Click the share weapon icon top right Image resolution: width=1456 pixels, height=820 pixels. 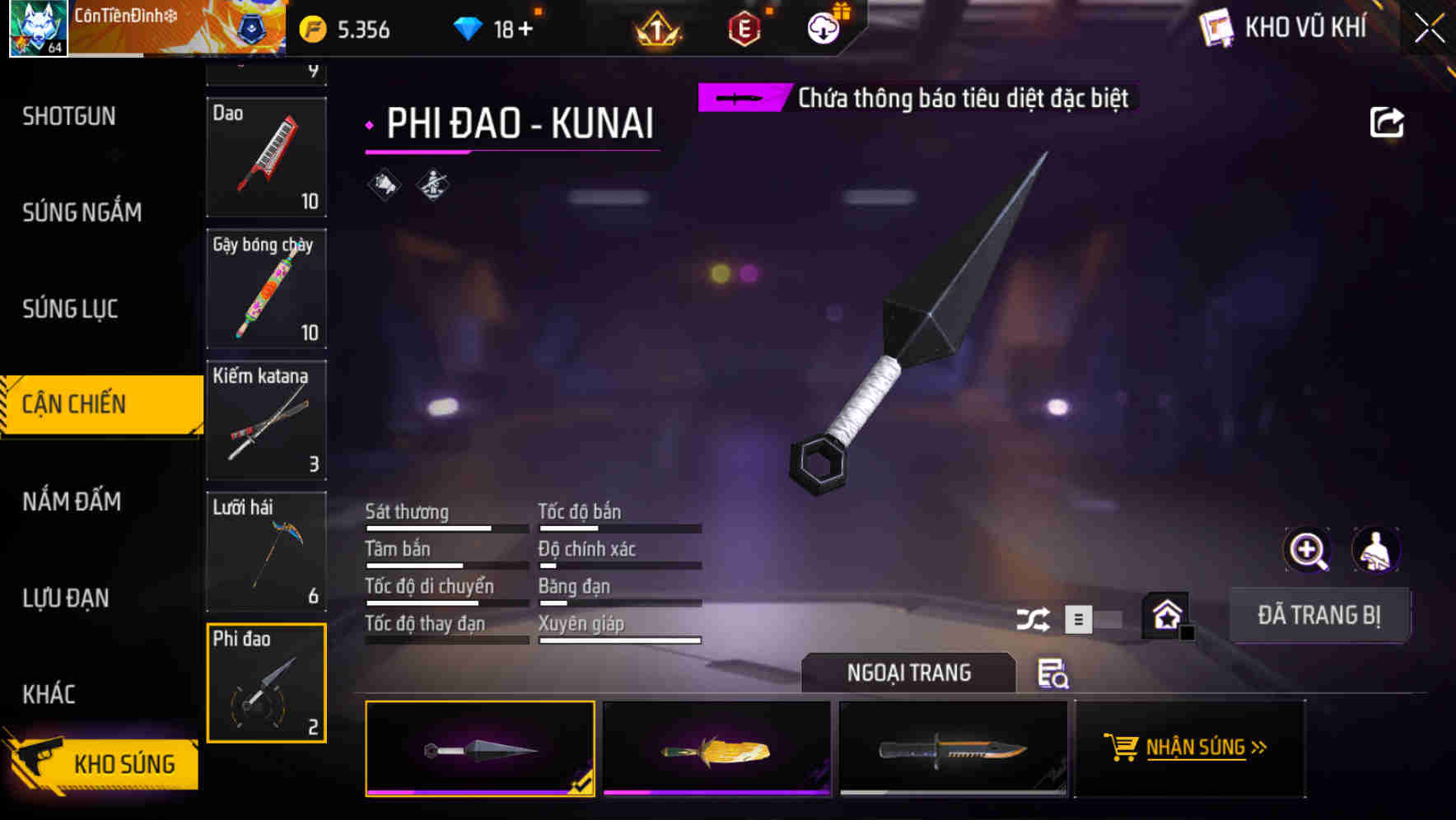[1388, 122]
